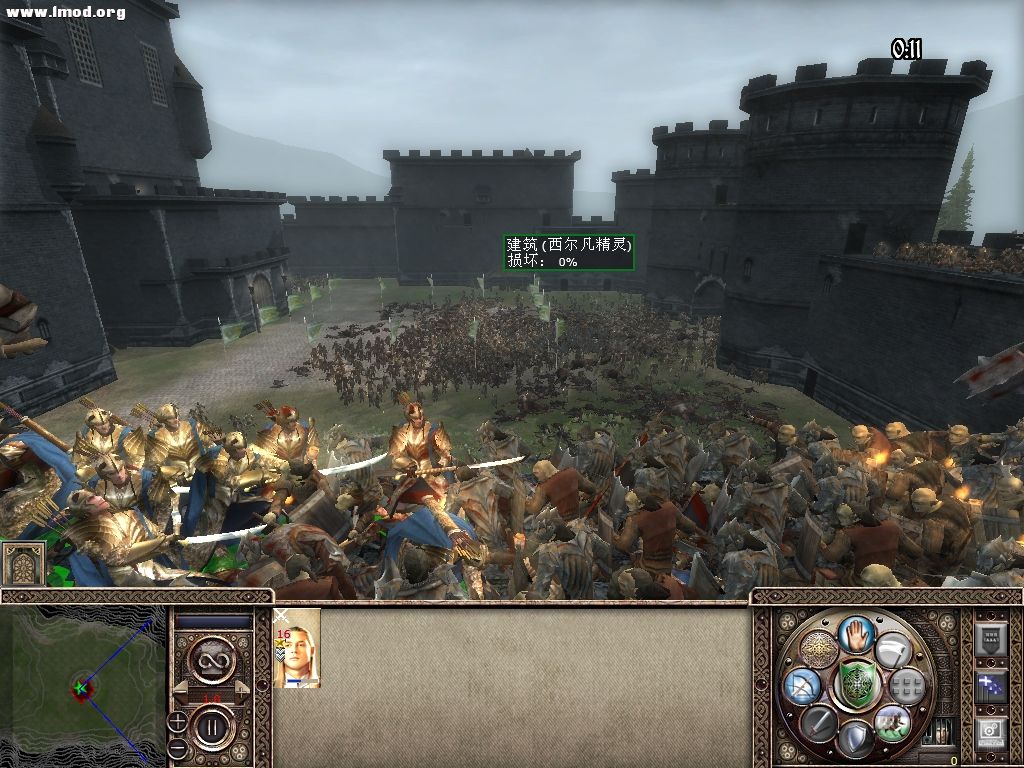Select the sword melee attack icon
This screenshot has height=768, width=1024.
pyautogui.click(x=818, y=722)
